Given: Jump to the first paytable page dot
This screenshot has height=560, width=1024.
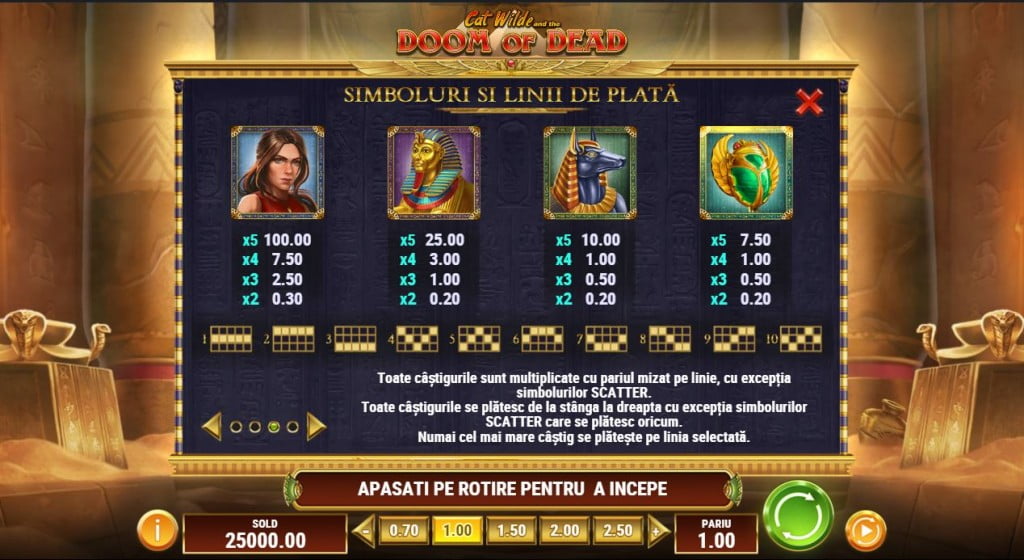Looking at the screenshot, I should (236, 427).
